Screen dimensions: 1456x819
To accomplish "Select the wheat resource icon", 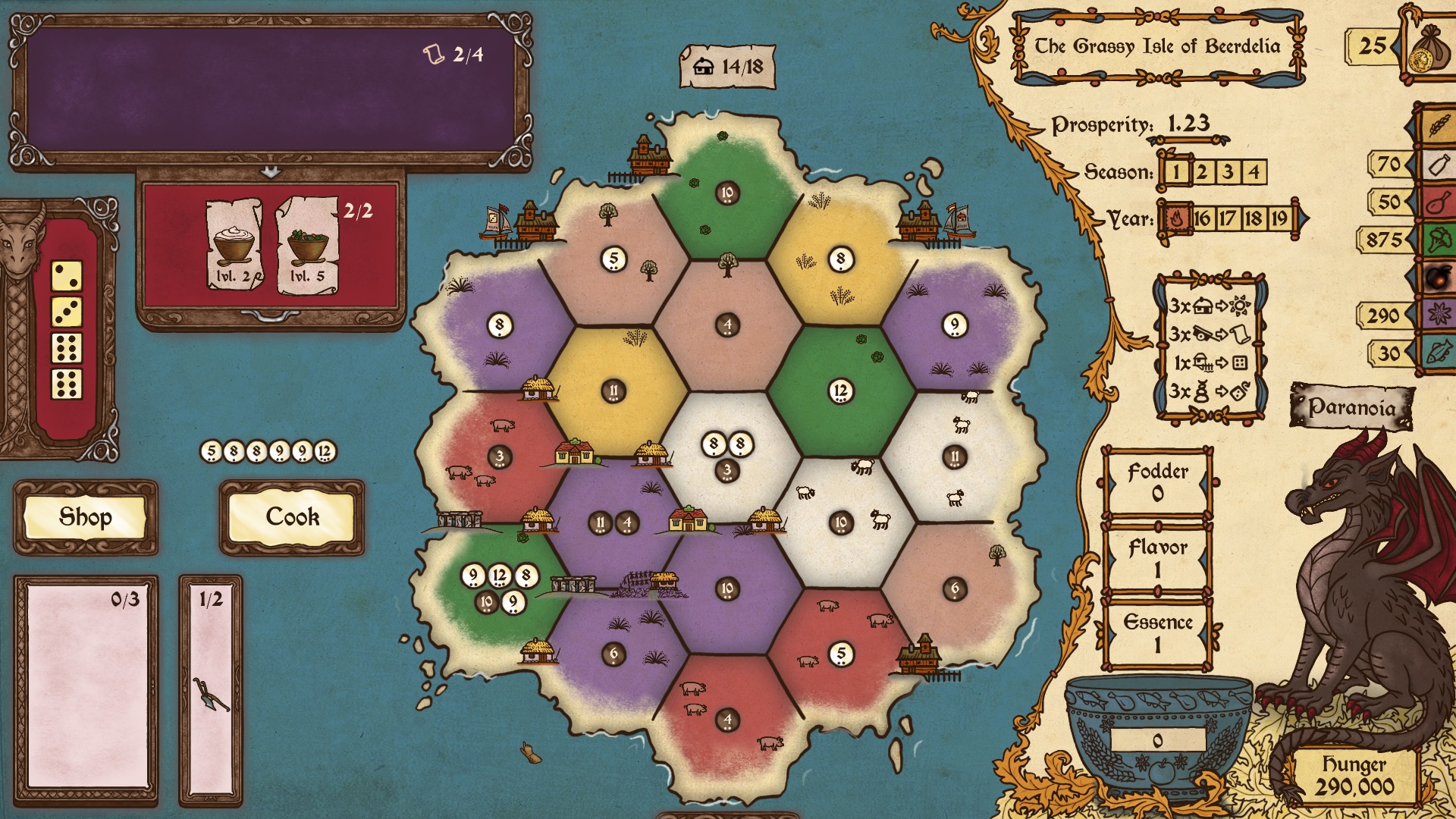I will pos(1438,125).
